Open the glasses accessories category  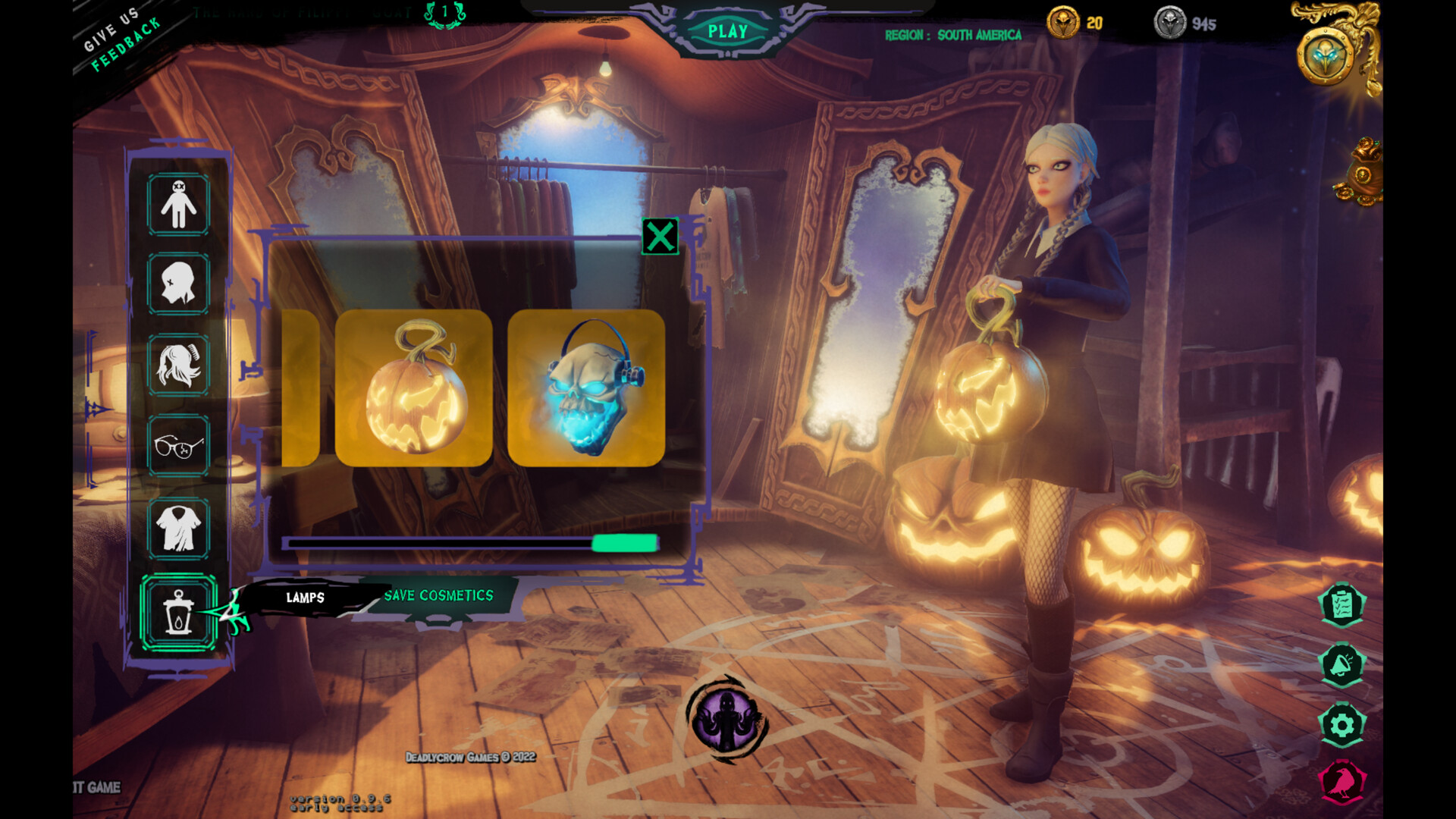click(x=179, y=447)
